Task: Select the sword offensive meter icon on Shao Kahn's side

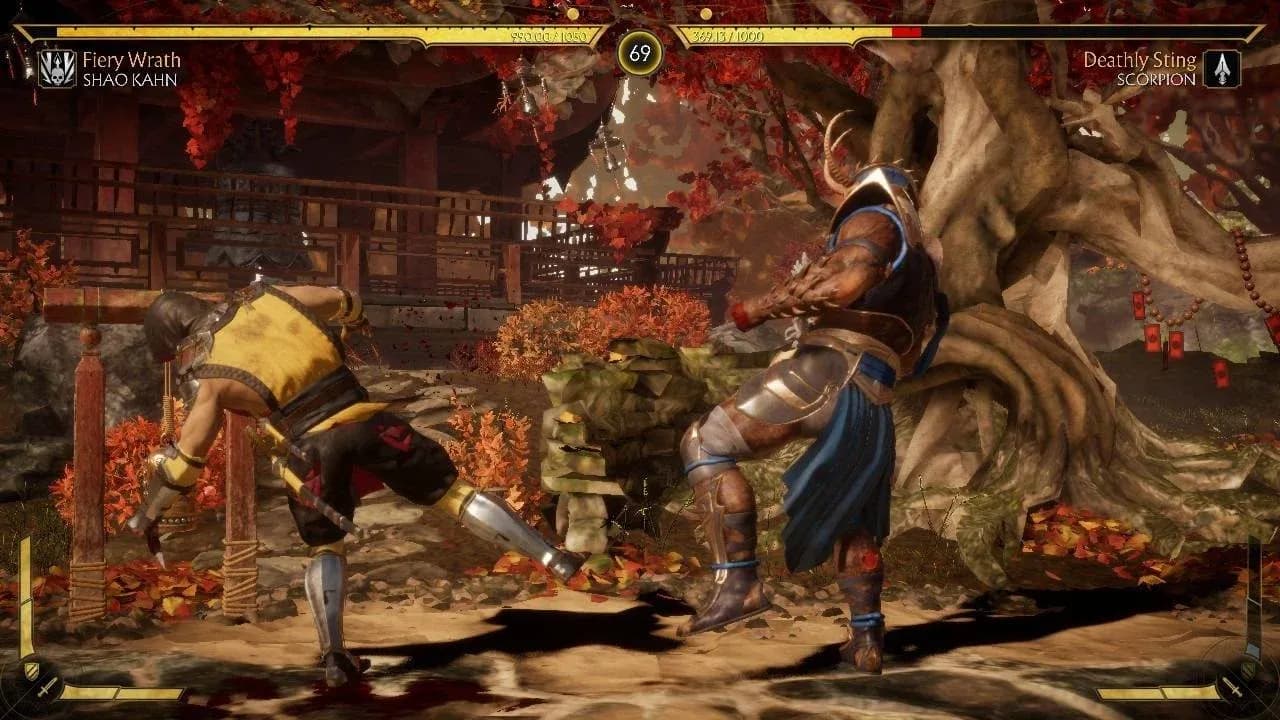Action: click(46, 689)
